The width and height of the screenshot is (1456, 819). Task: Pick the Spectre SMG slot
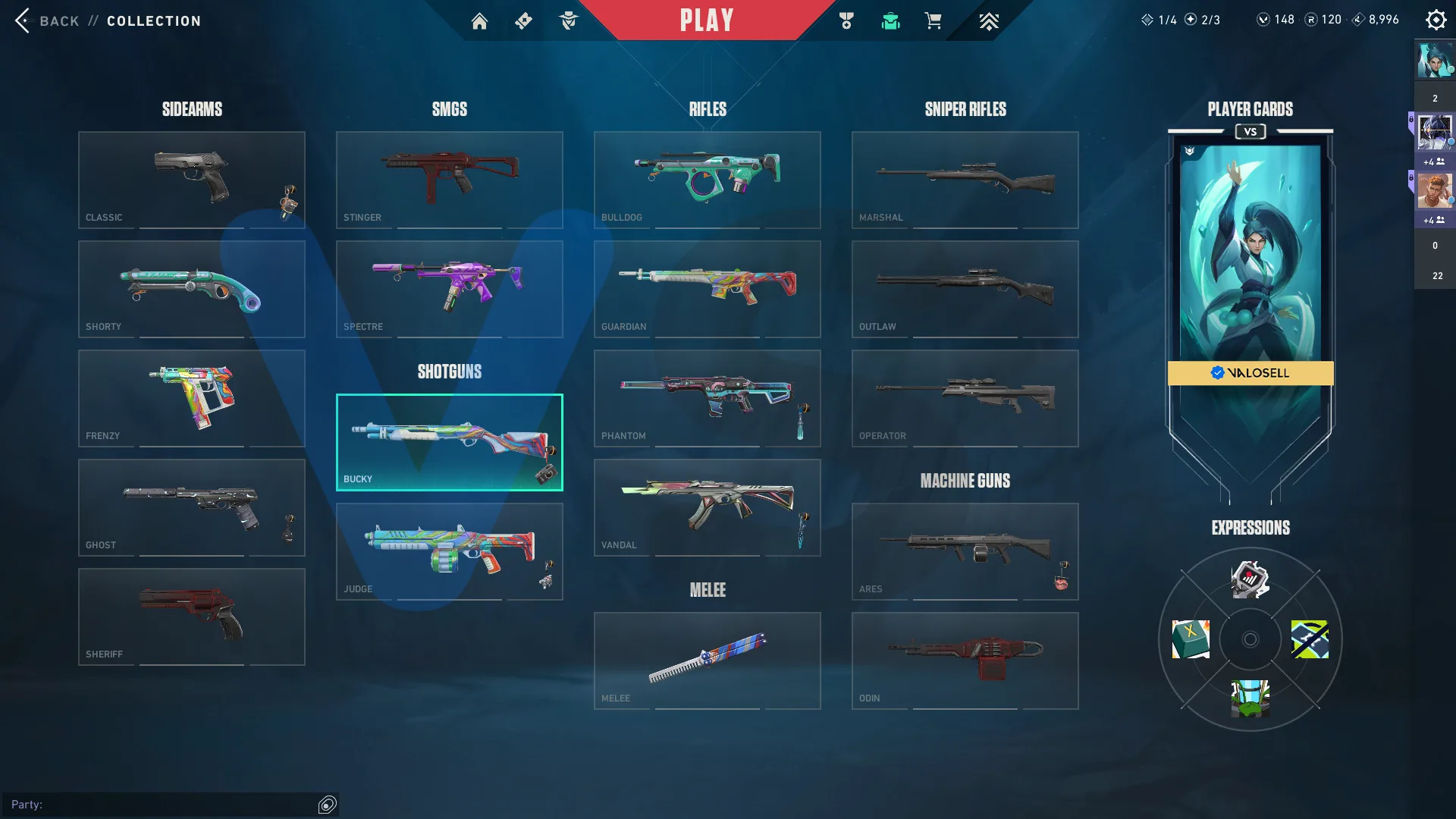(x=450, y=289)
